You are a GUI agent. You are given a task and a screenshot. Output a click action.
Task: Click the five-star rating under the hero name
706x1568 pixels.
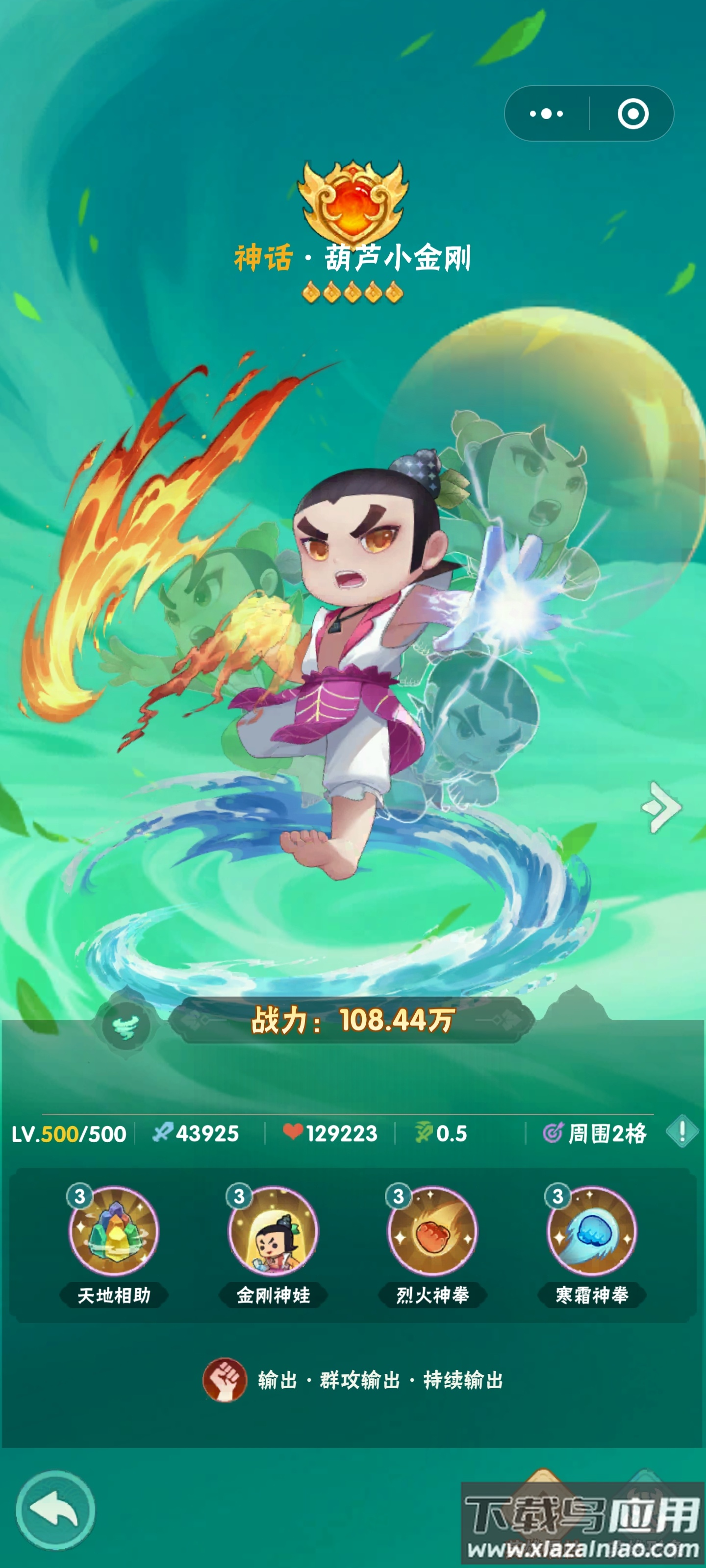(x=352, y=292)
